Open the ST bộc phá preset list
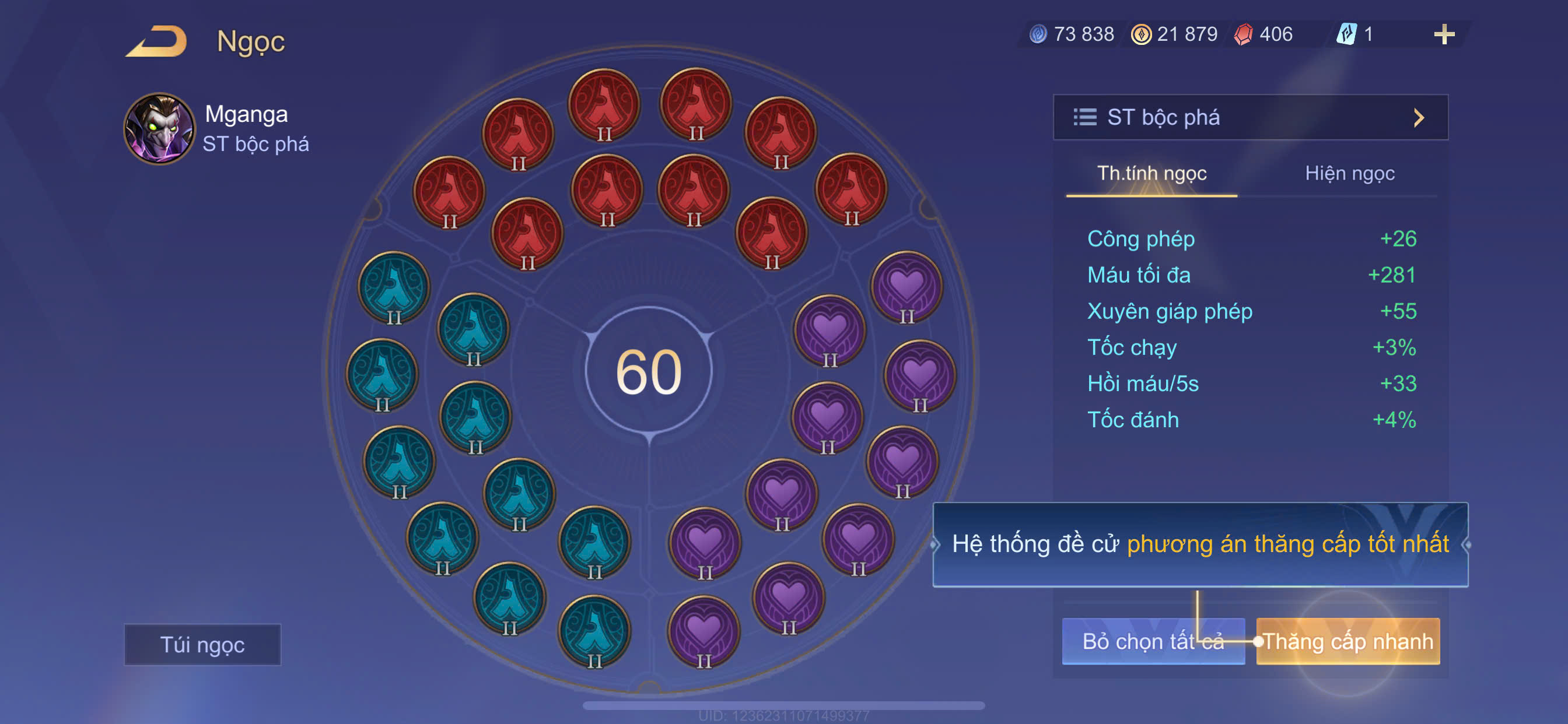This screenshot has width=1568, height=724. click(x=1249, y=117)
